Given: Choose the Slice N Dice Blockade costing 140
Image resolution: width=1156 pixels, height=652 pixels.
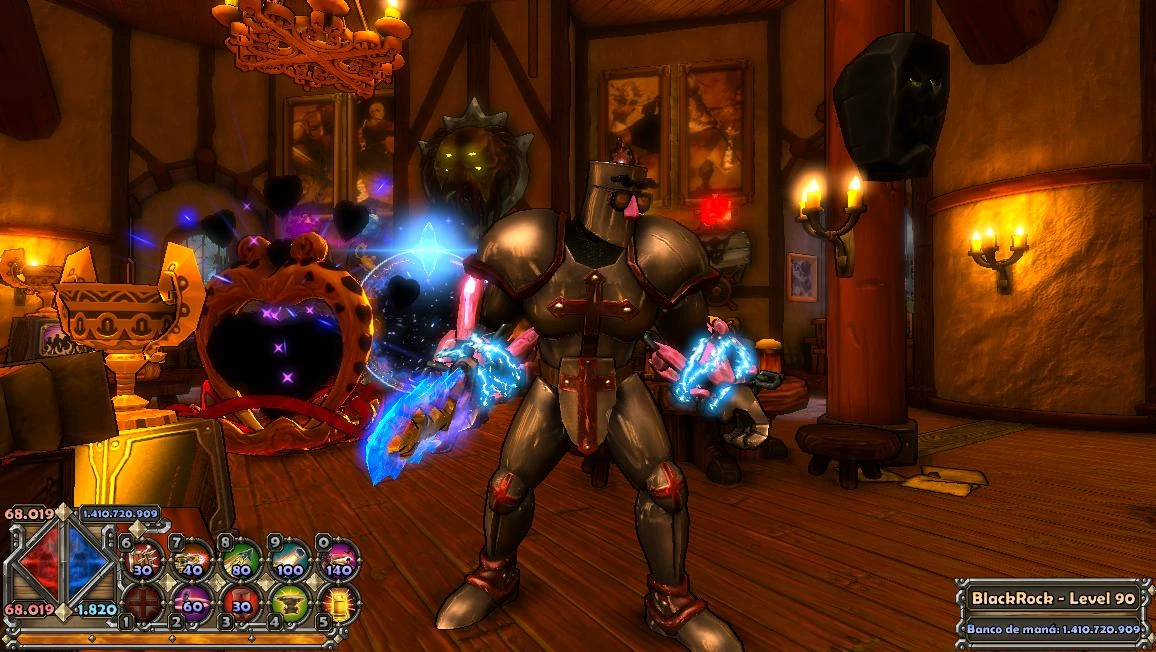Looking at the screenshot, I should 339,561.
